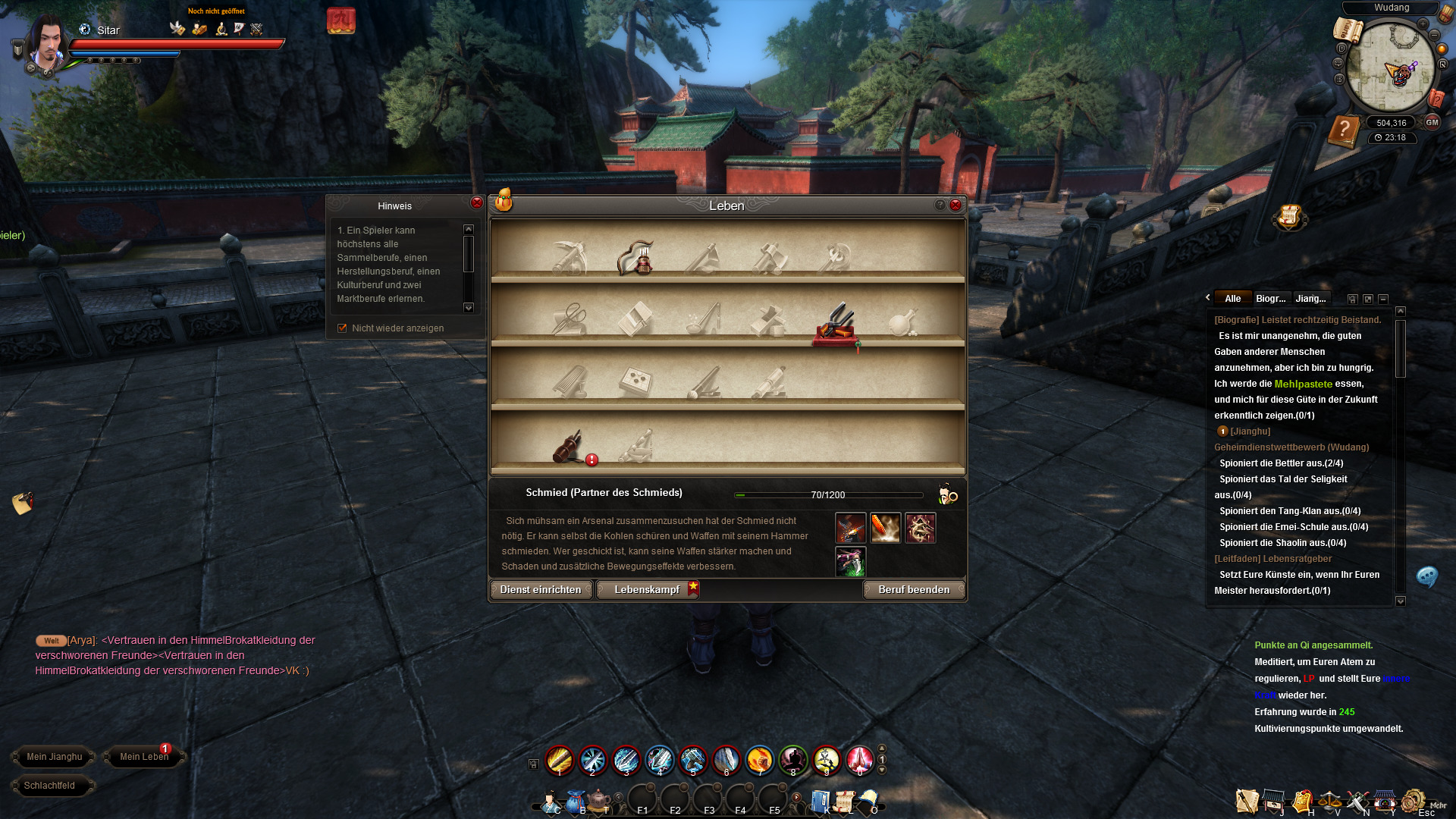Click Beruf beenden to quit the profession

(914, 590)
